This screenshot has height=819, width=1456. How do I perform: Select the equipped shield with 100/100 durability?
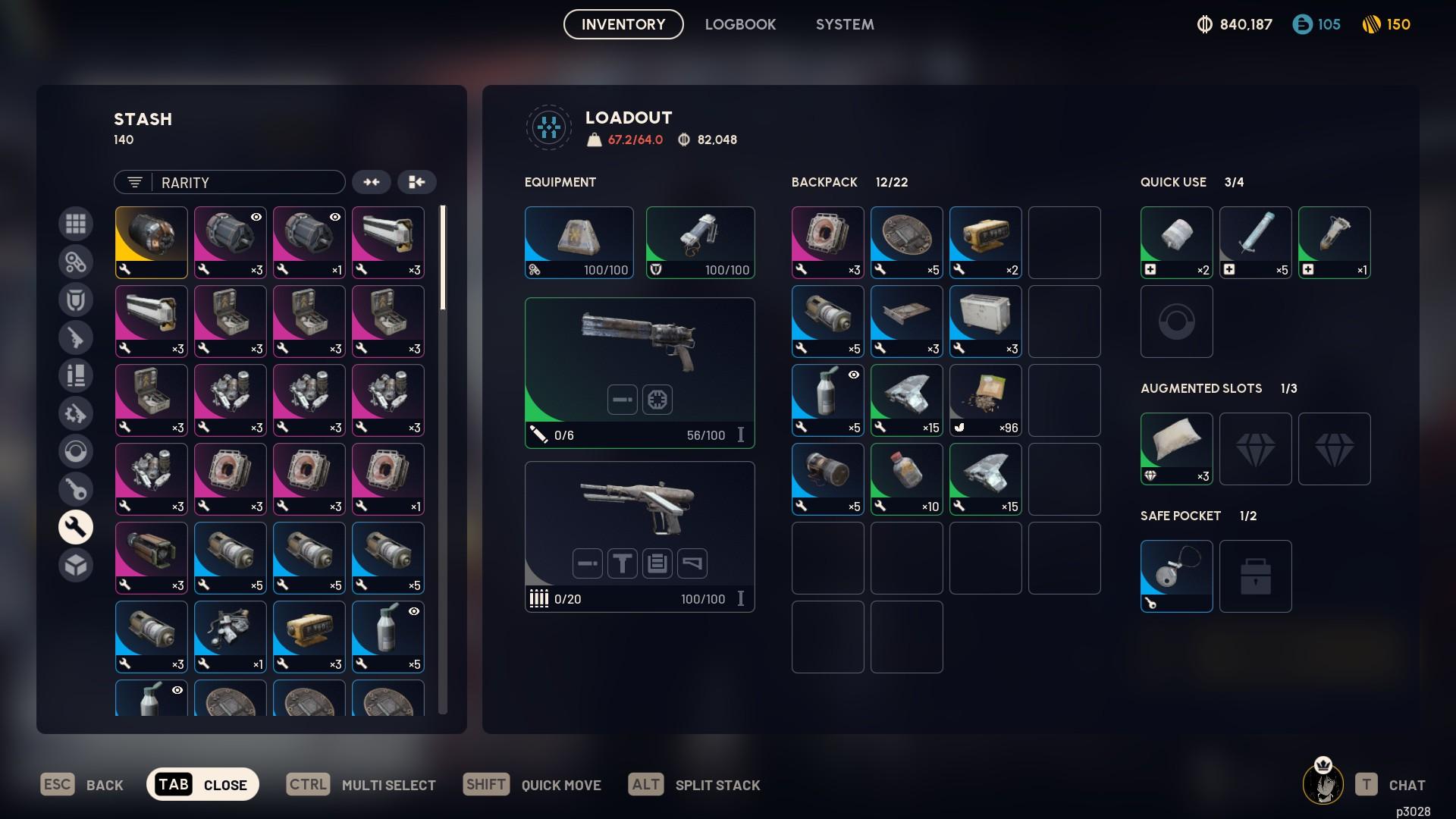coord(700,243)
